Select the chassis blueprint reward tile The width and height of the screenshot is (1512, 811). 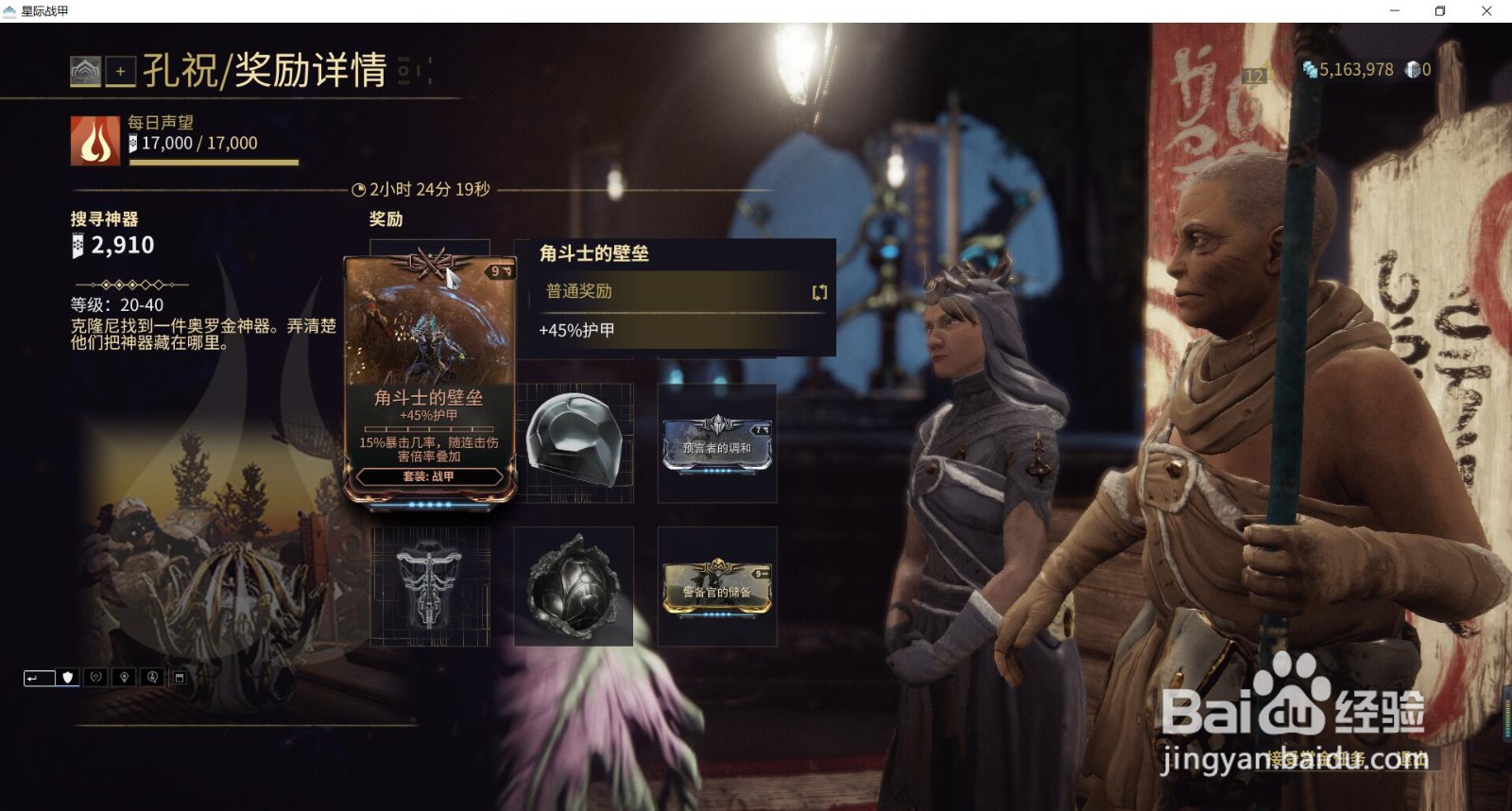430,587
